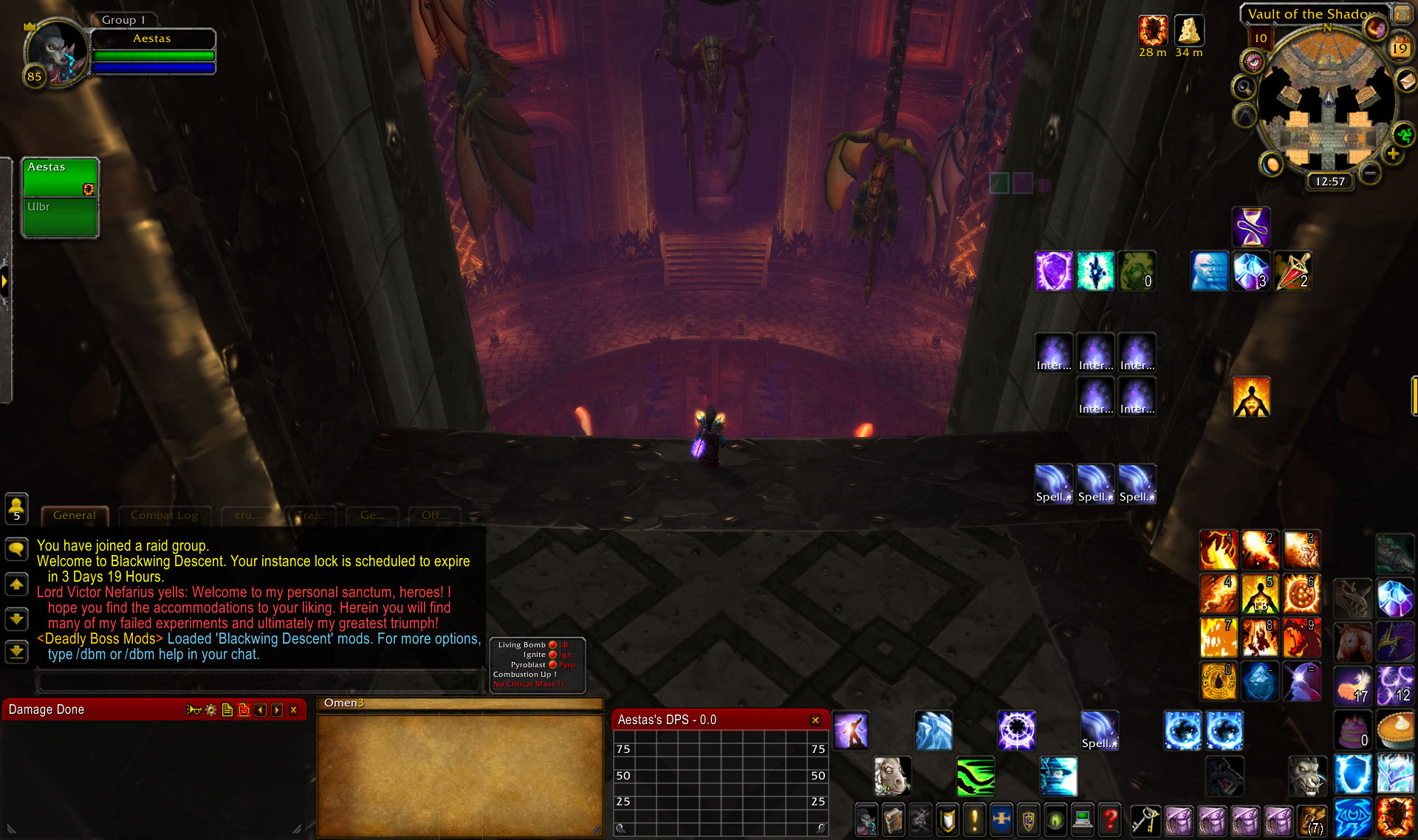
Task: Close the Aestas's DPS window
Action: pos(815,720)
